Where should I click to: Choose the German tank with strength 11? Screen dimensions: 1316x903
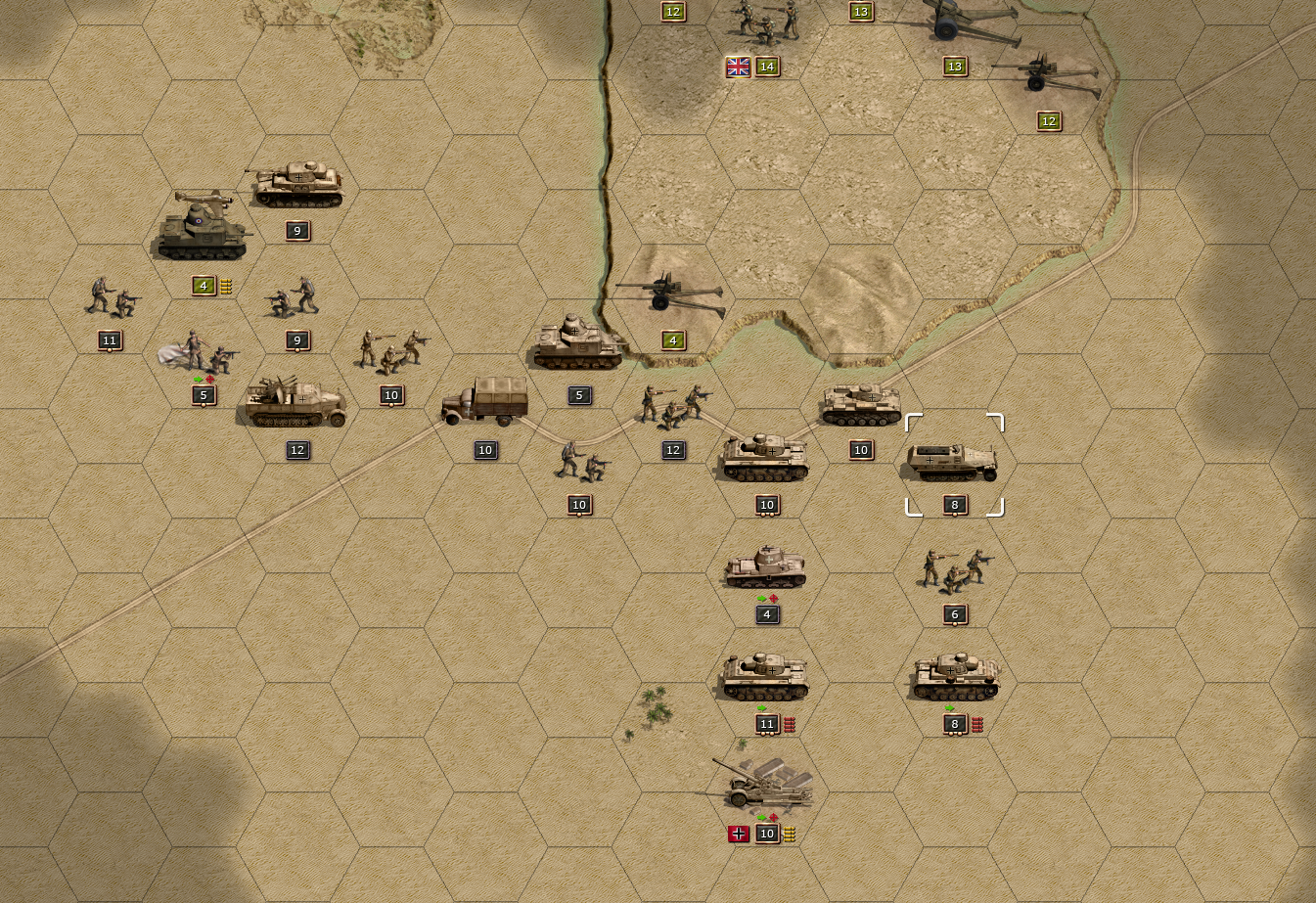tap(766, 679)
